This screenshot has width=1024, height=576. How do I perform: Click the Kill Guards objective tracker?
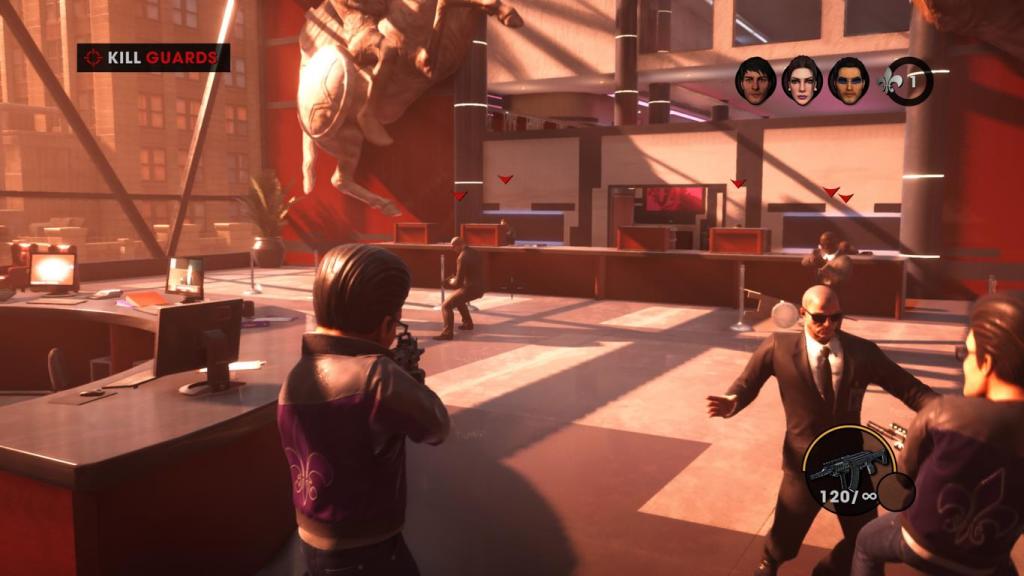point(153,58)
